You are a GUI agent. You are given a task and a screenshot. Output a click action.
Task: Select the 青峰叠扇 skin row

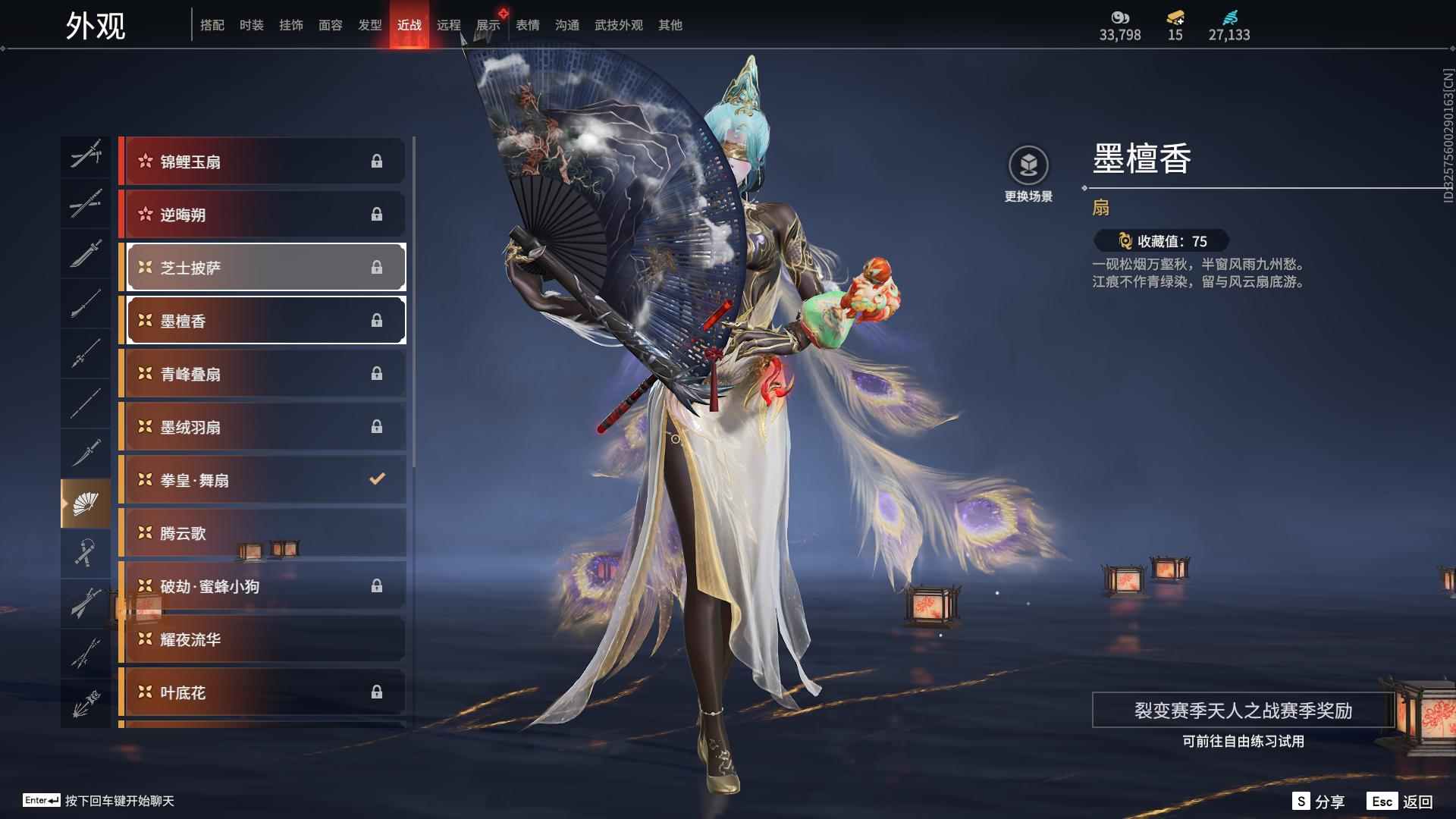pos(262,374)
